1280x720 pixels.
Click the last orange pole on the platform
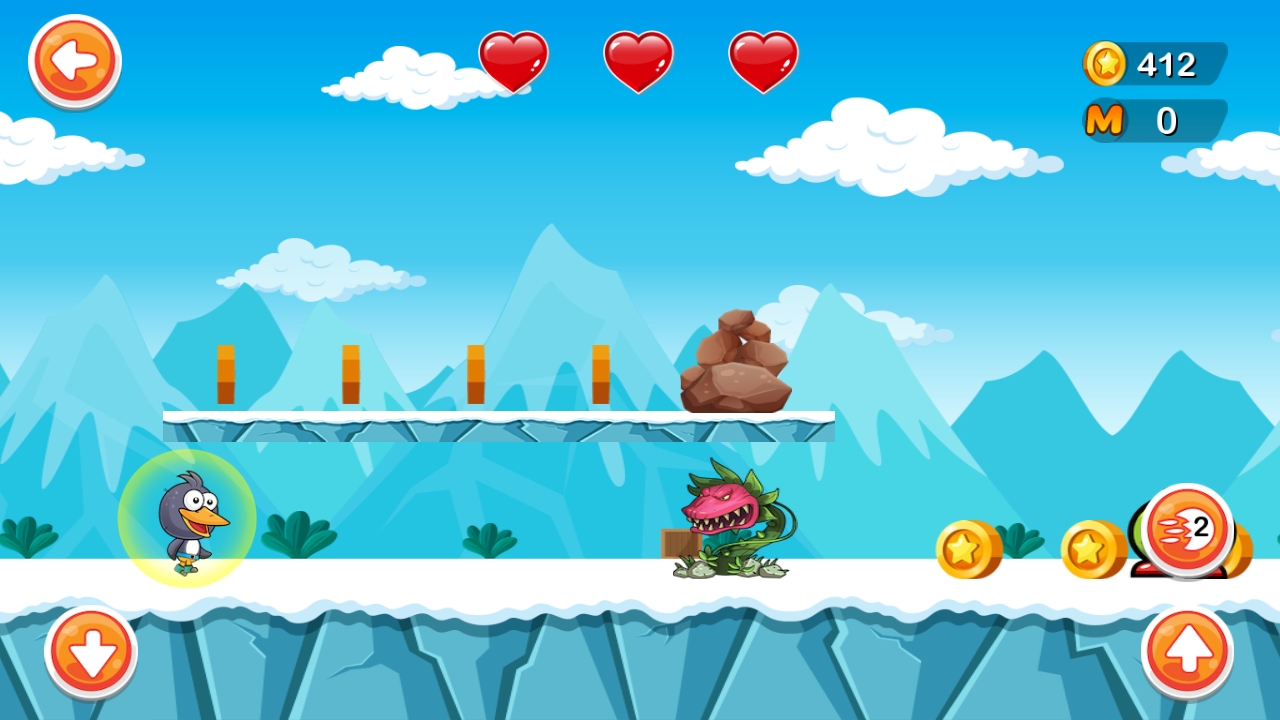coord(599,372)
